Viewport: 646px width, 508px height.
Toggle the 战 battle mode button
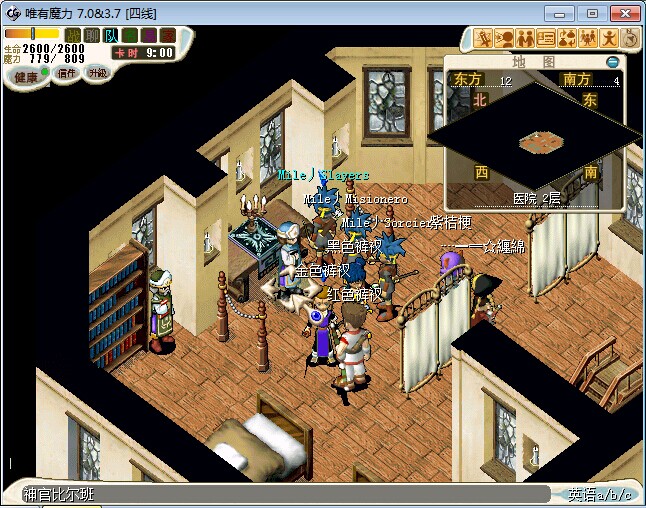(x=73, y=35)
